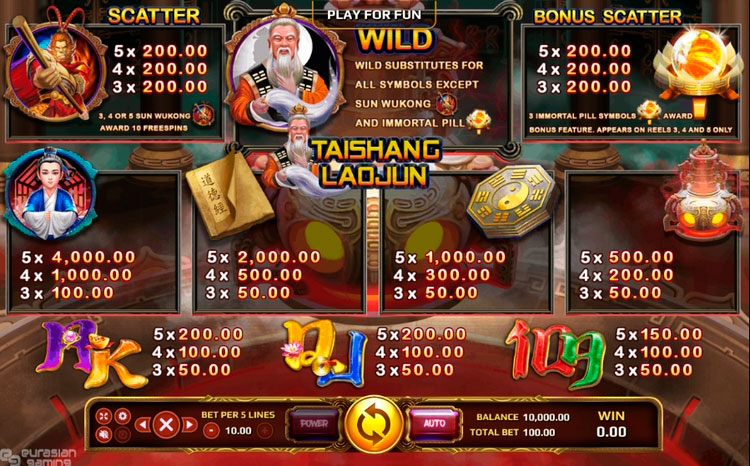Go to the next paytable page

(191, 424)
